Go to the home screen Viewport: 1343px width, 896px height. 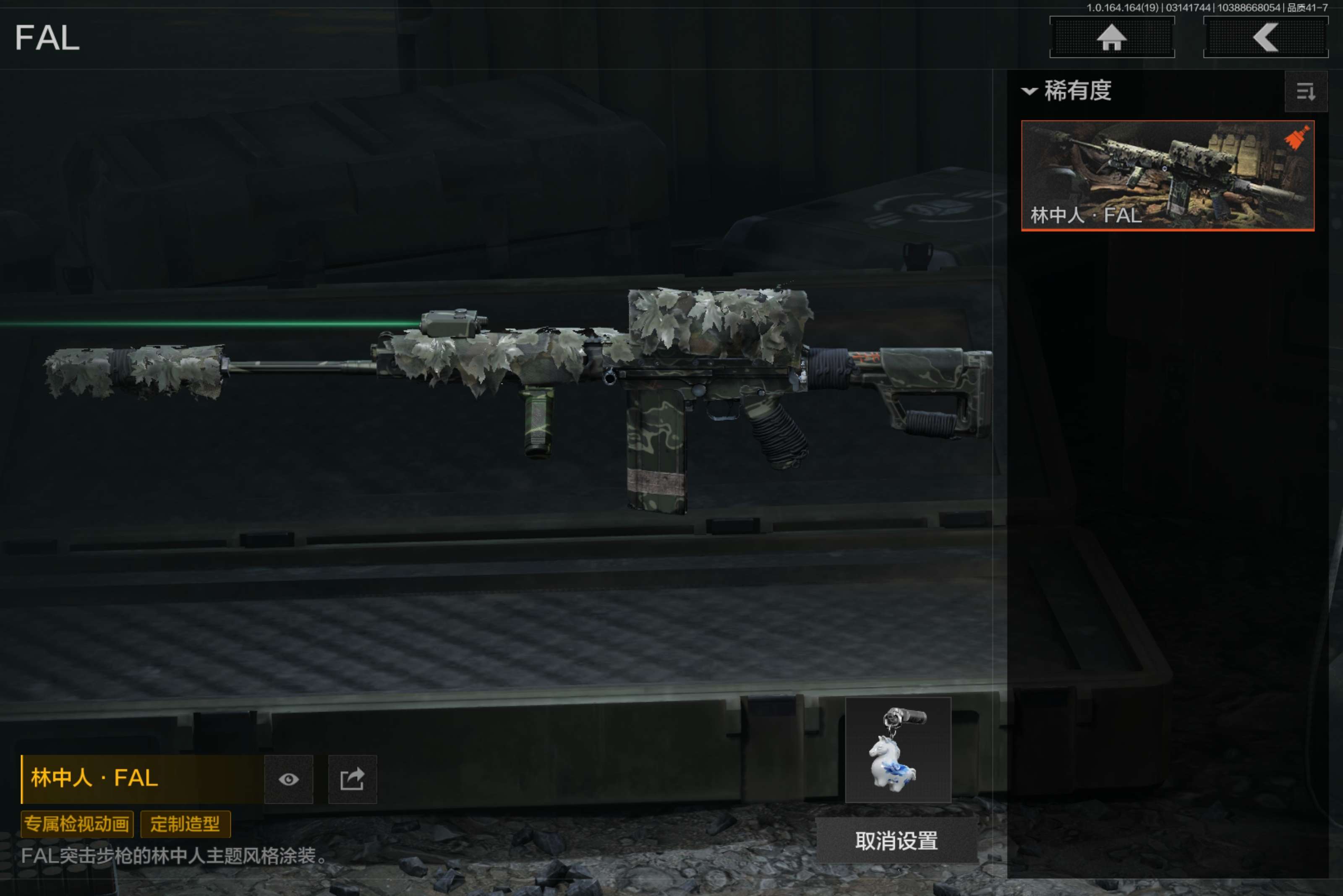coord(1111,38)
